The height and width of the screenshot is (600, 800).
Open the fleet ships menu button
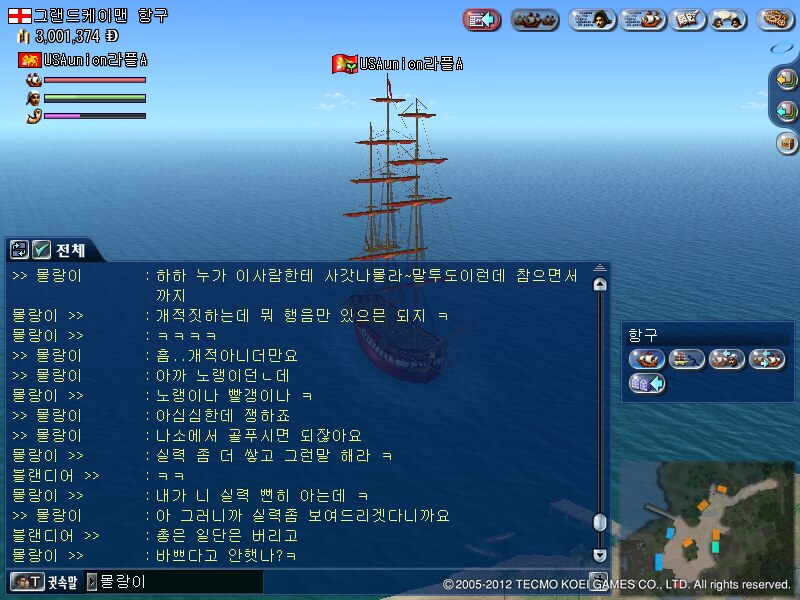tap(534, 19)
